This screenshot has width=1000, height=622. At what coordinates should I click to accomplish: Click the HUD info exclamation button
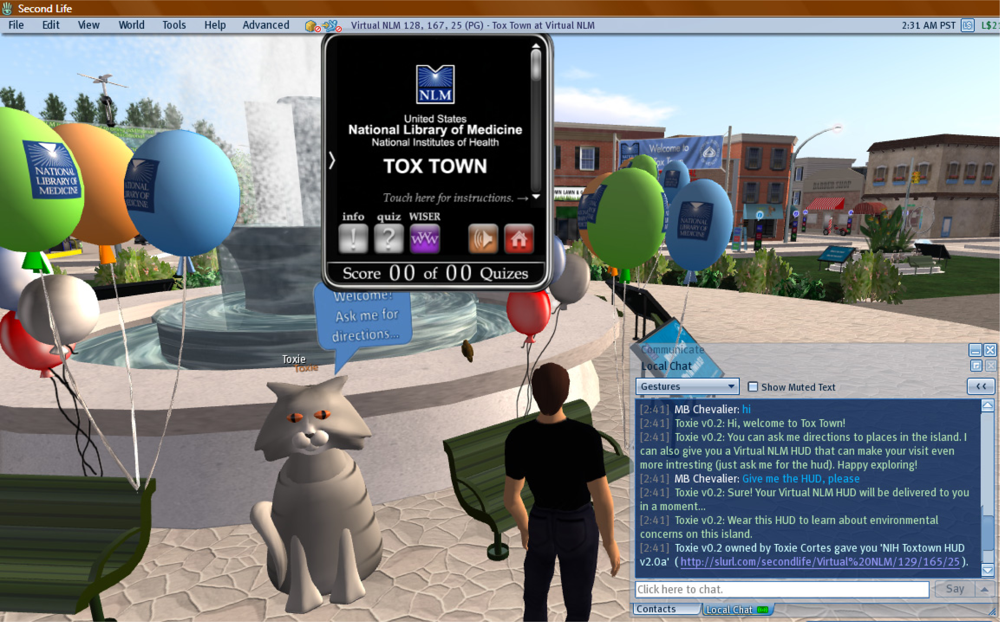353,238
